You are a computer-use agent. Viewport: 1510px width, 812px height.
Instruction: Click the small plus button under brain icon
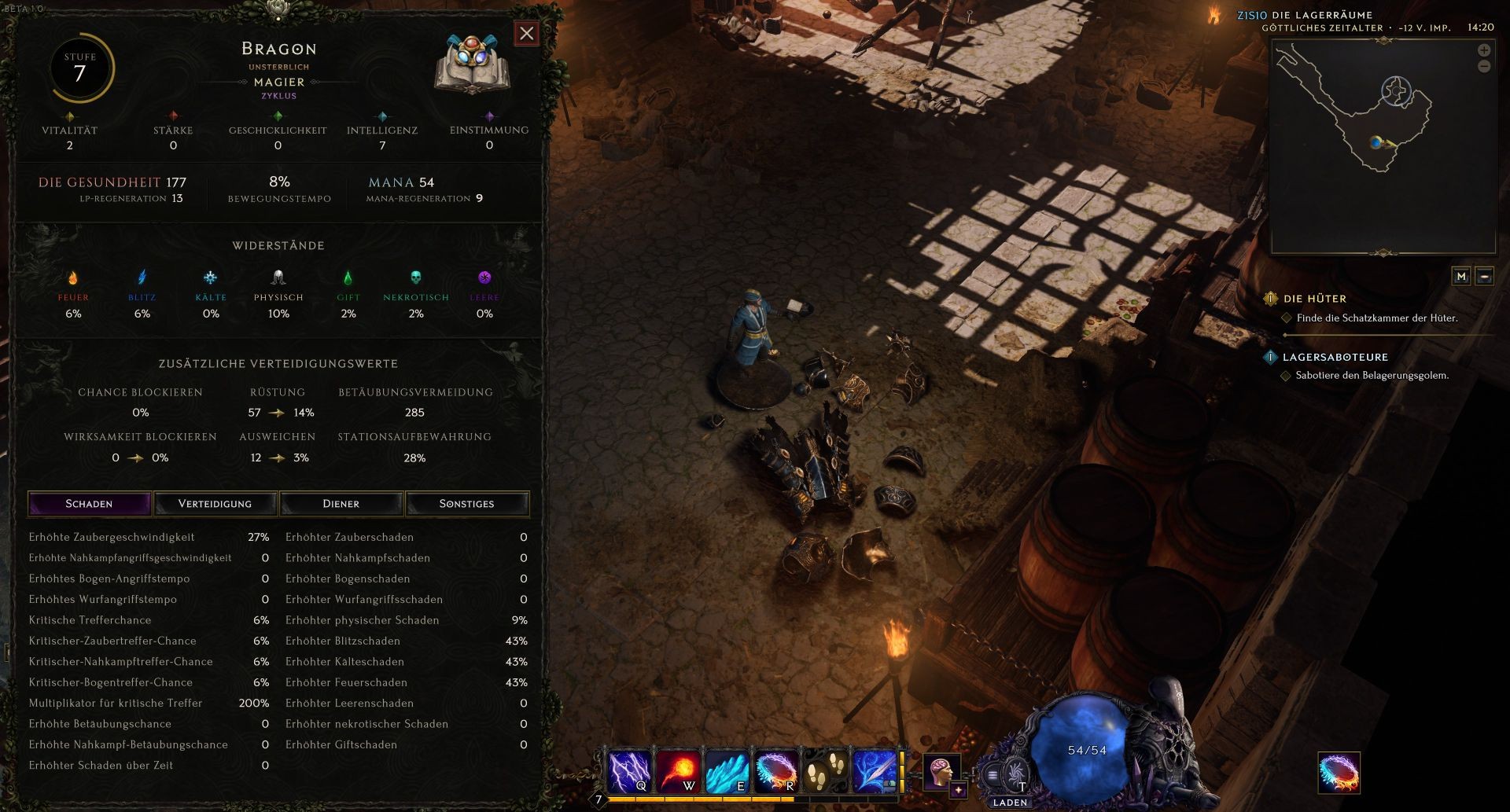[x=958, y=791]
